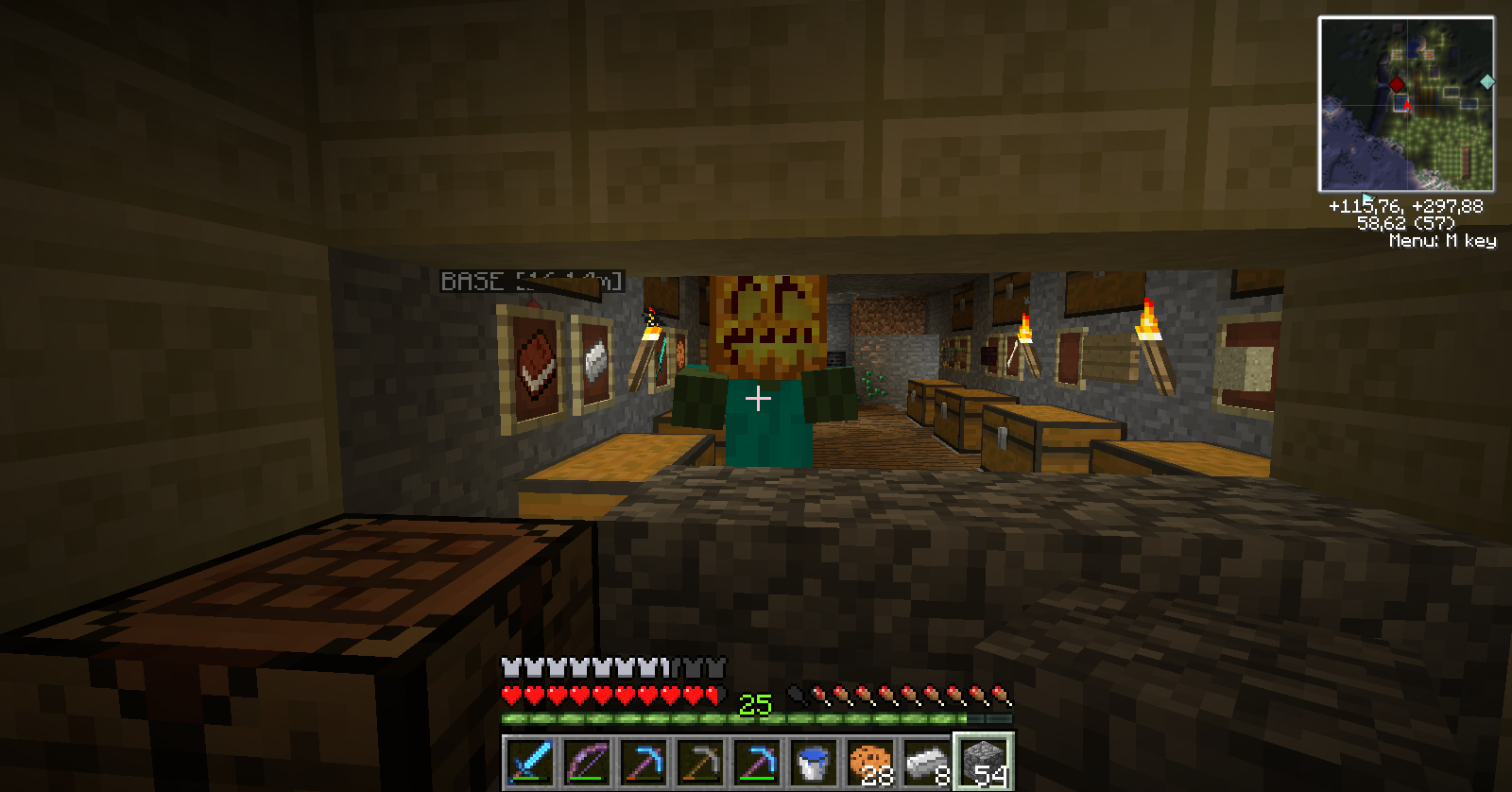Viewport: 1512px width, 792px height.
Task: Click the minimap in the corner
Action: tap(1406, 104)
